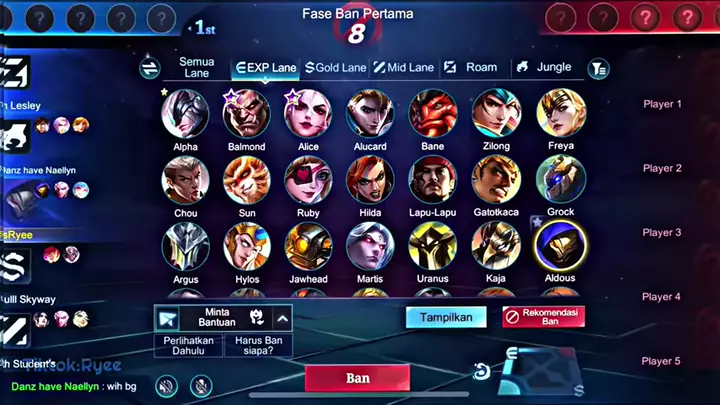Choose Zilong from the hero grid

point(496,114)
